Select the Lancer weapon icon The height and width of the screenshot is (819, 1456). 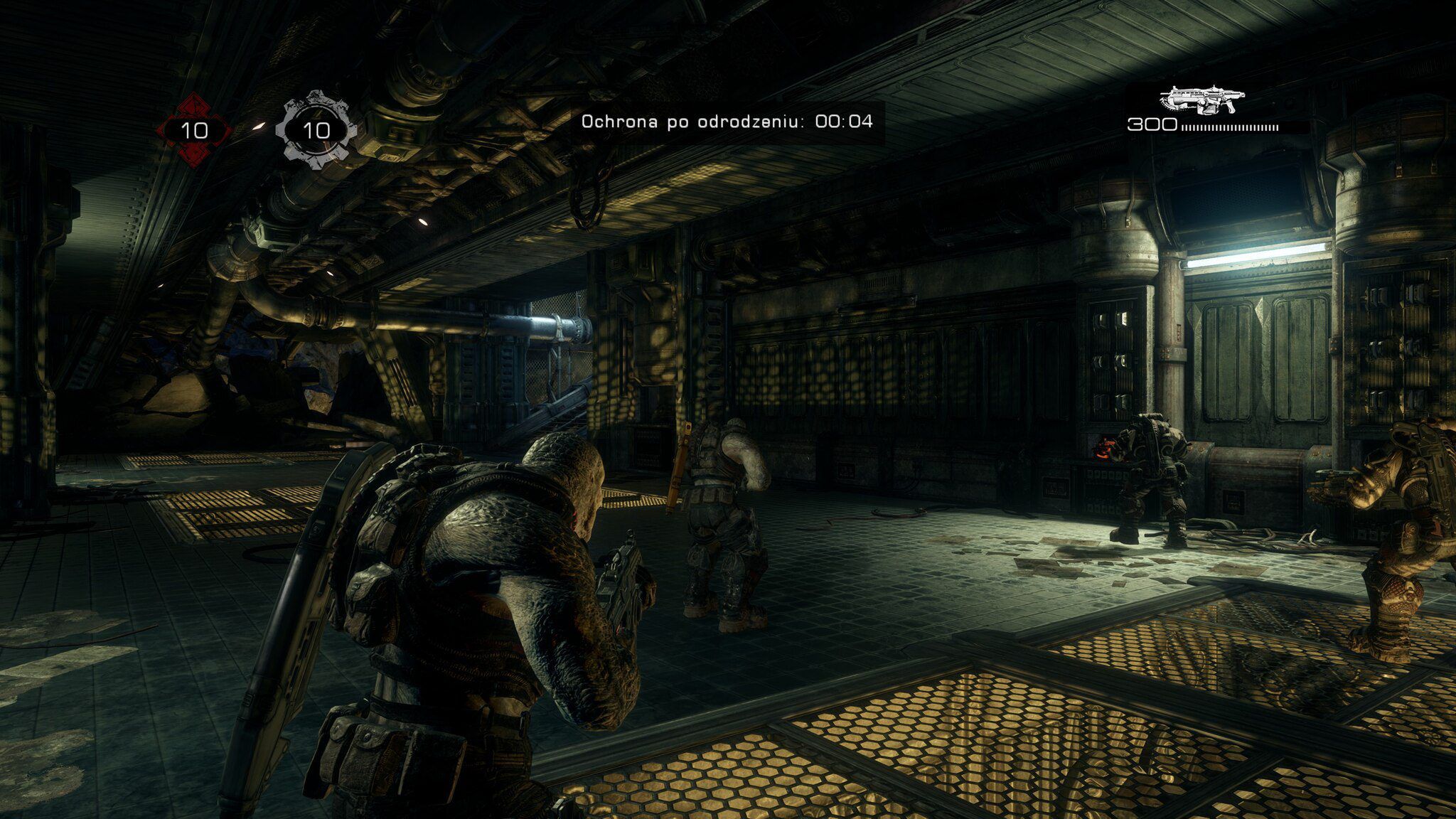point(1201,100)
